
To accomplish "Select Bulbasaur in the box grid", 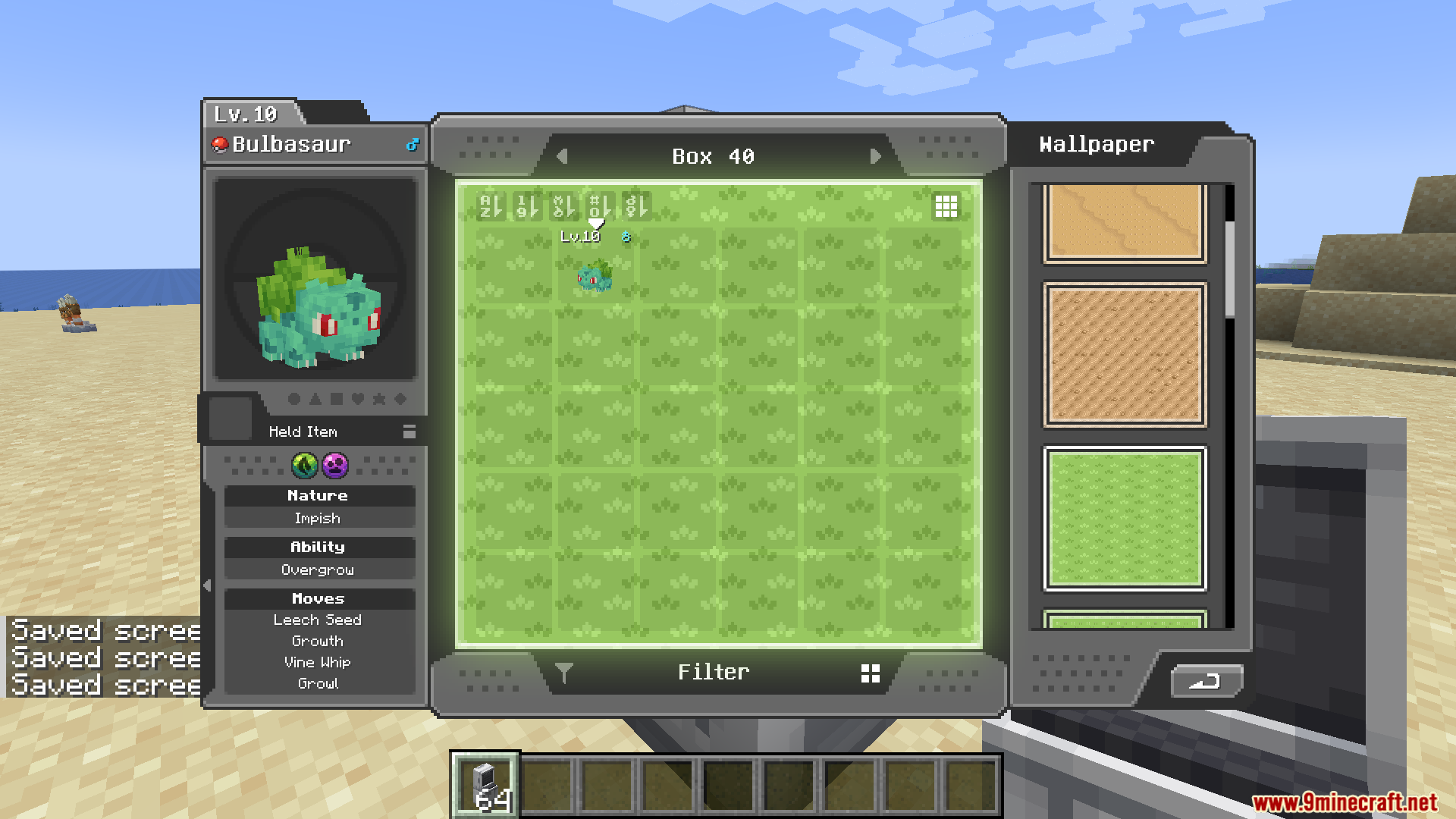I will point(595,275).
